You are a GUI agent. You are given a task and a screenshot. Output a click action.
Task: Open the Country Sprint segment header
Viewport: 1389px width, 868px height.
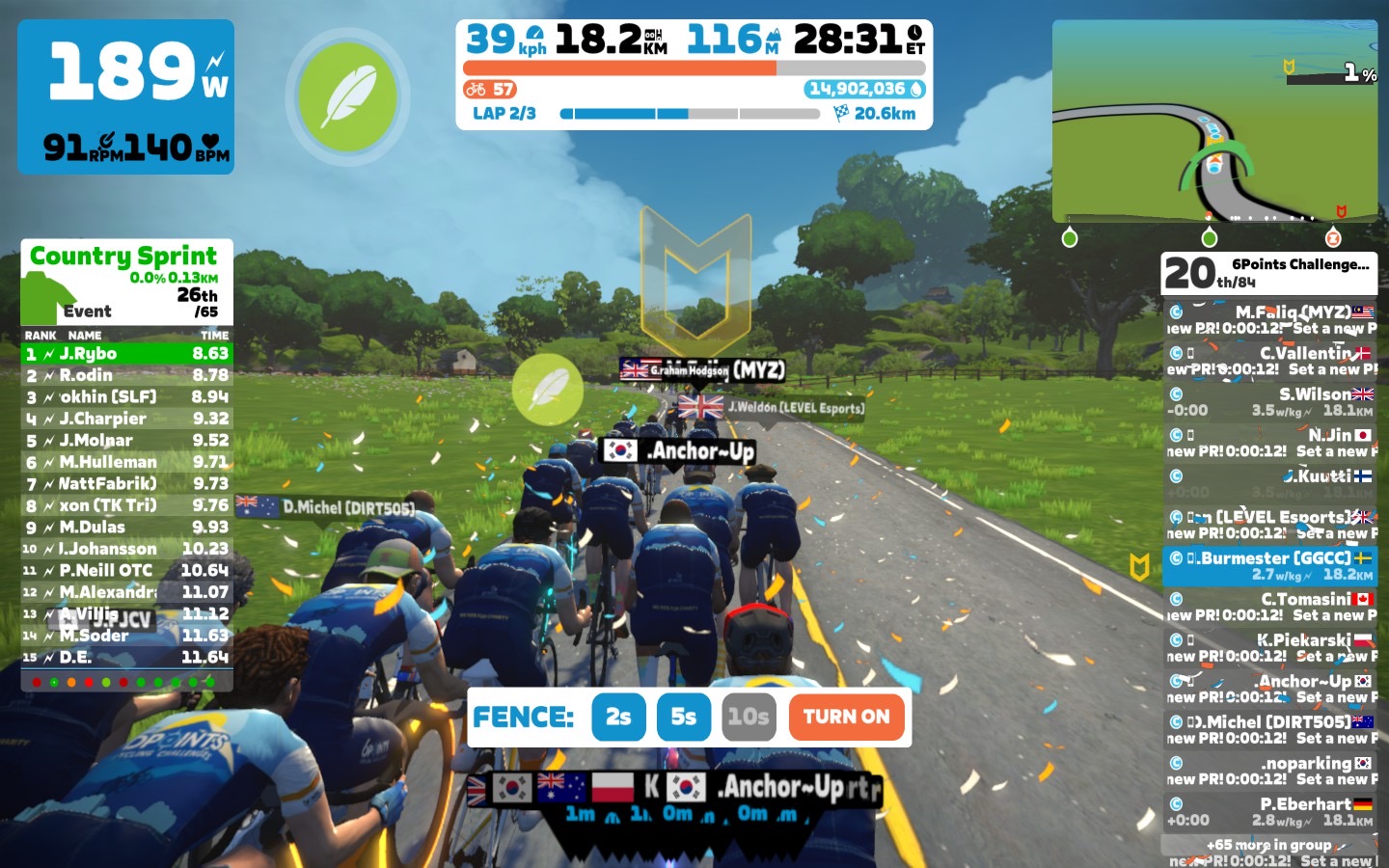click(126, 282)
